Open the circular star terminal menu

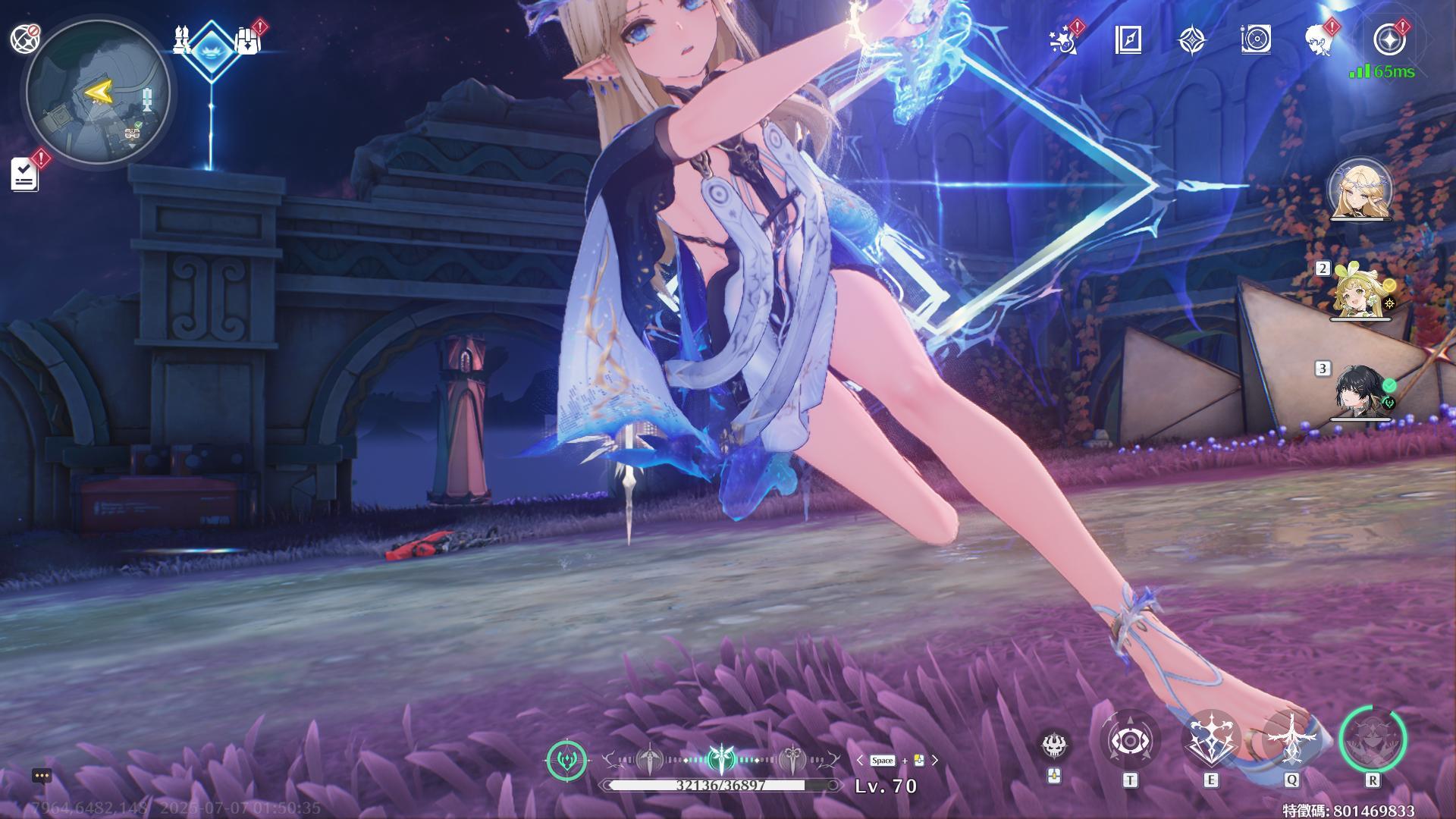coord(1389,39)
